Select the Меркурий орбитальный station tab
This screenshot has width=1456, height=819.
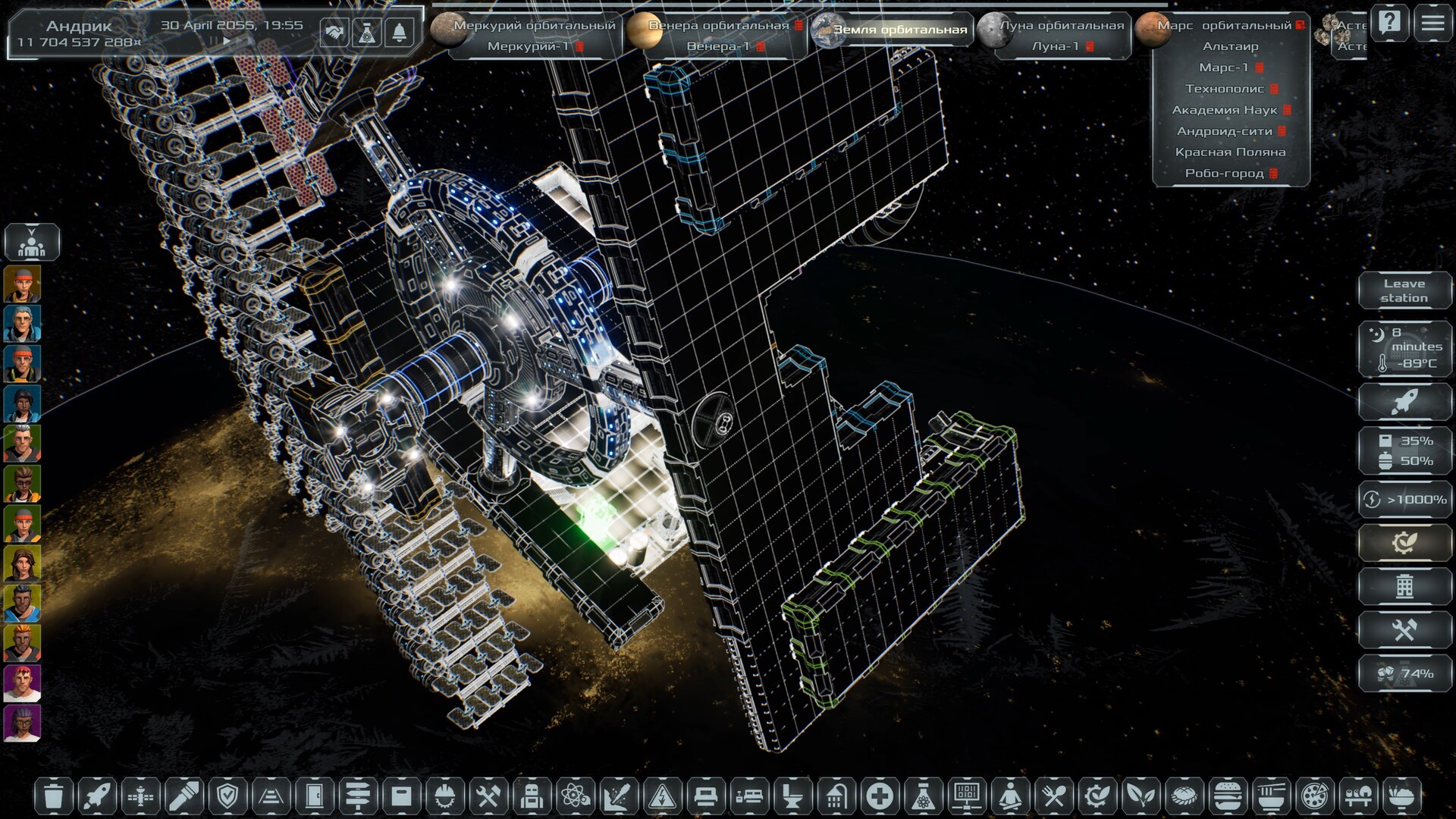tap(534, 25)
